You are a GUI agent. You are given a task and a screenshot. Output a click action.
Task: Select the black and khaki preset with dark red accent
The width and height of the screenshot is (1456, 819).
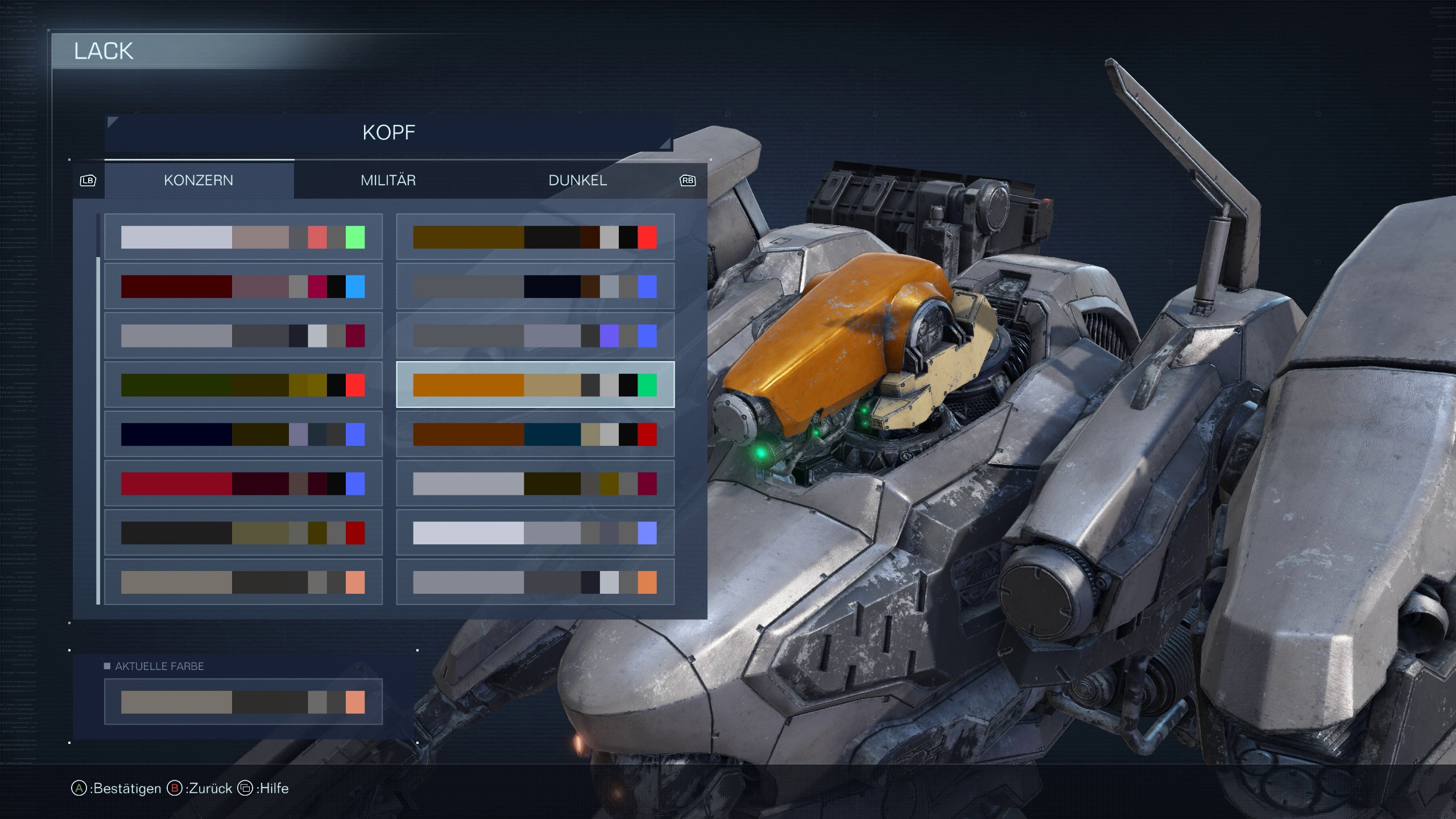click(x=243, y=533)
